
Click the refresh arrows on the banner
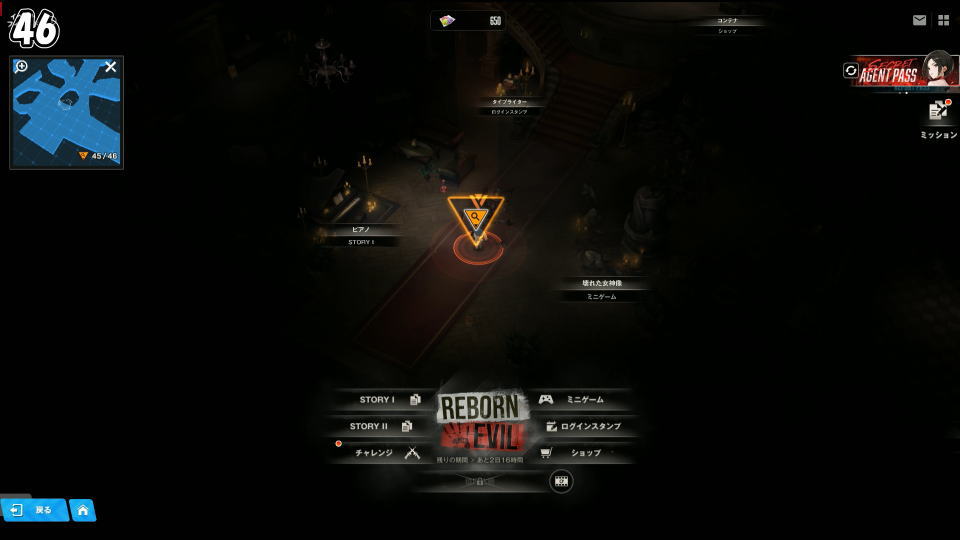[851, 71]
